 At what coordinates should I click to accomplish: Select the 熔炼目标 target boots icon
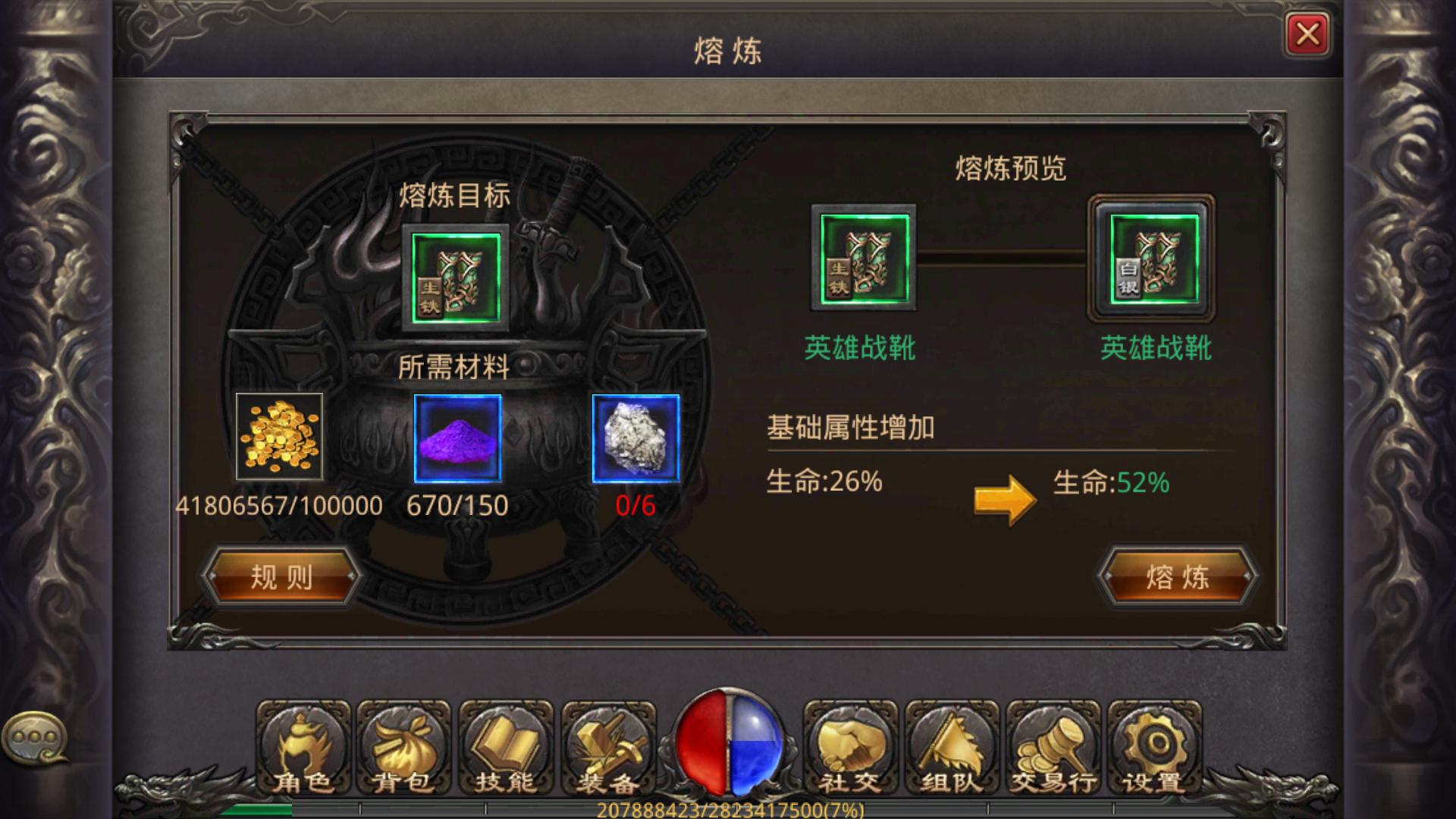click(456, 278)
